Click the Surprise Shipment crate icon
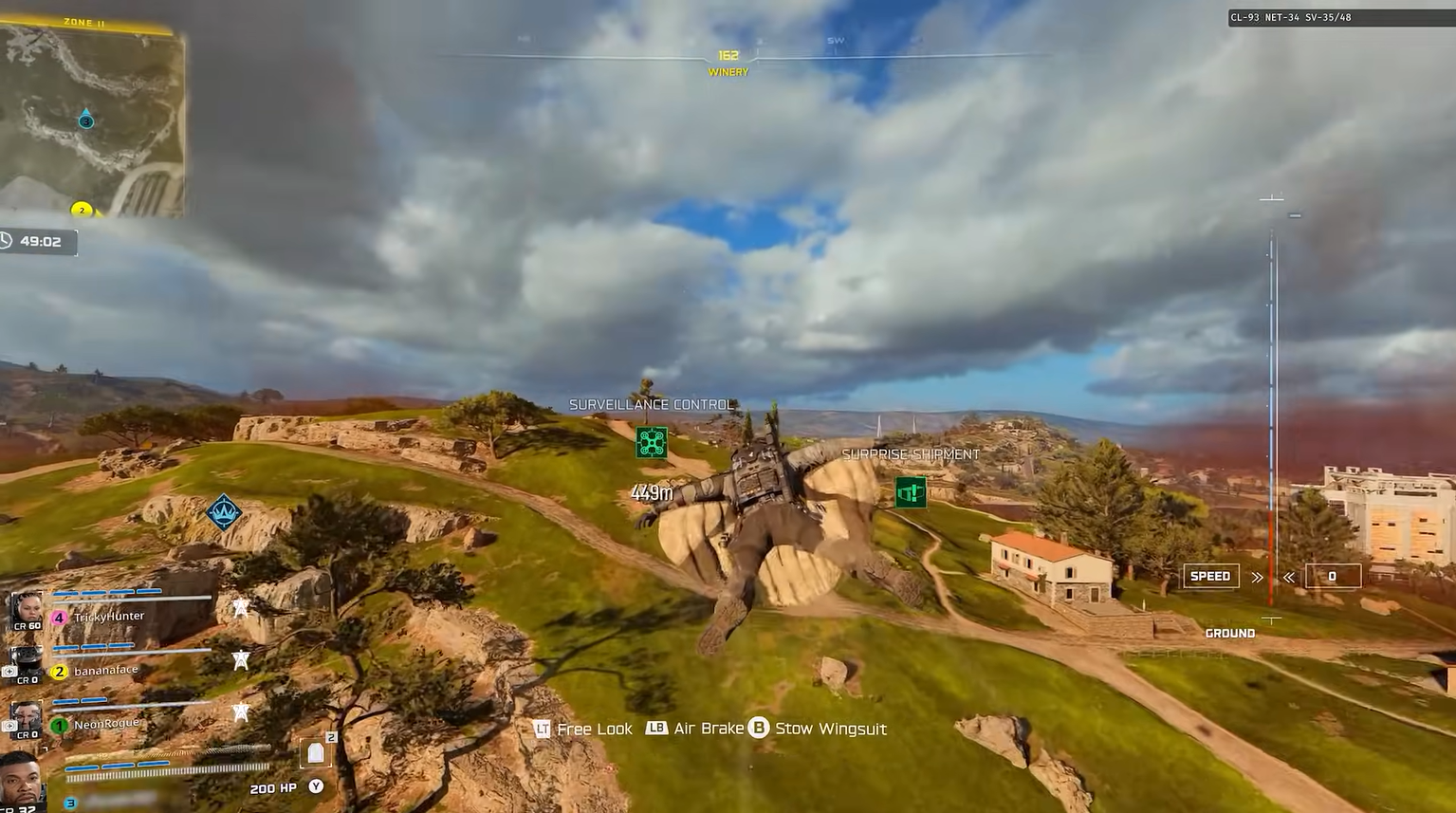This screenshot has width=1456, height=813. (910, 492)
